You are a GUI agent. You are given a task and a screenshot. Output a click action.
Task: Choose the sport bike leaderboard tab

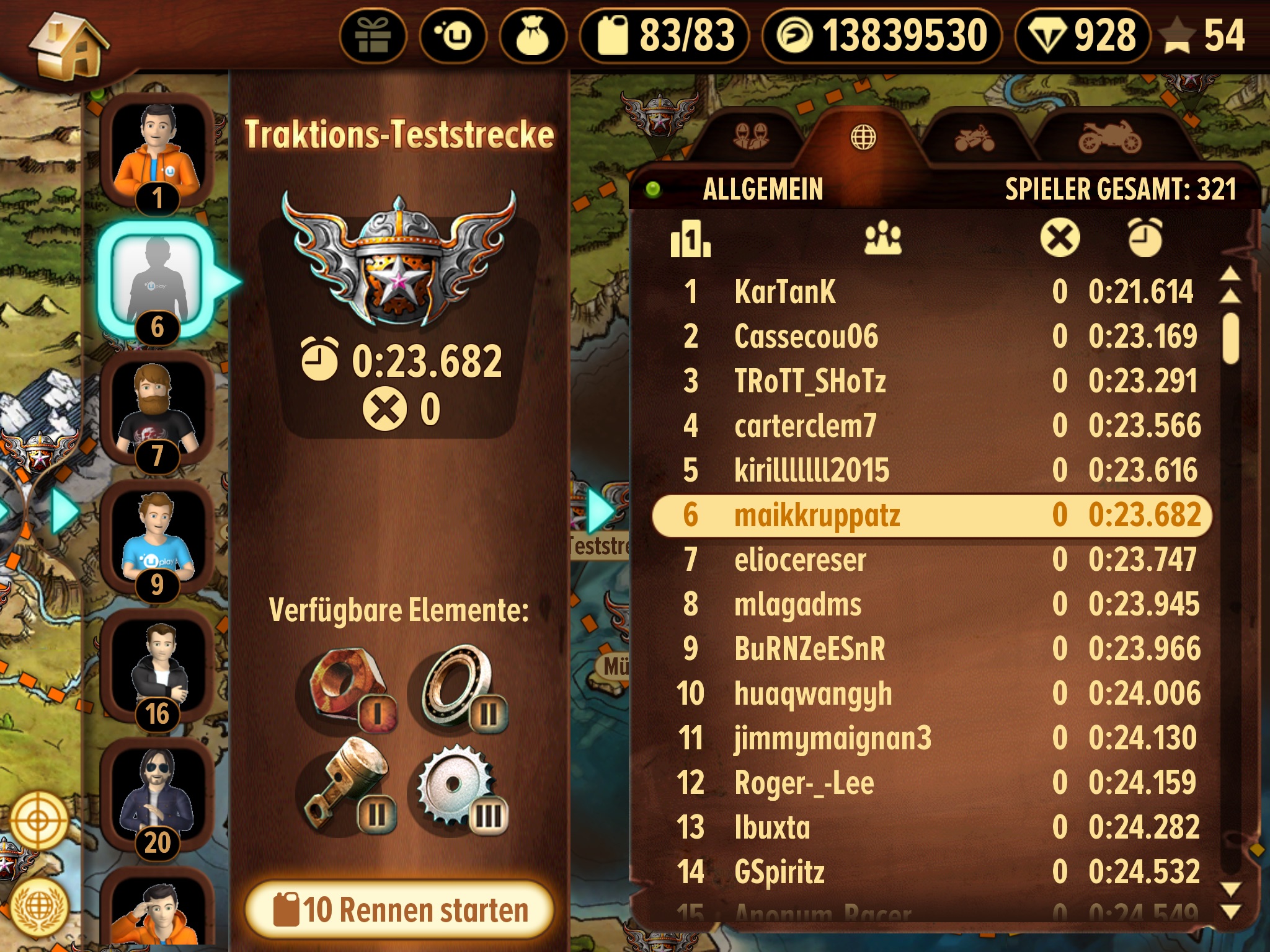1109,138
